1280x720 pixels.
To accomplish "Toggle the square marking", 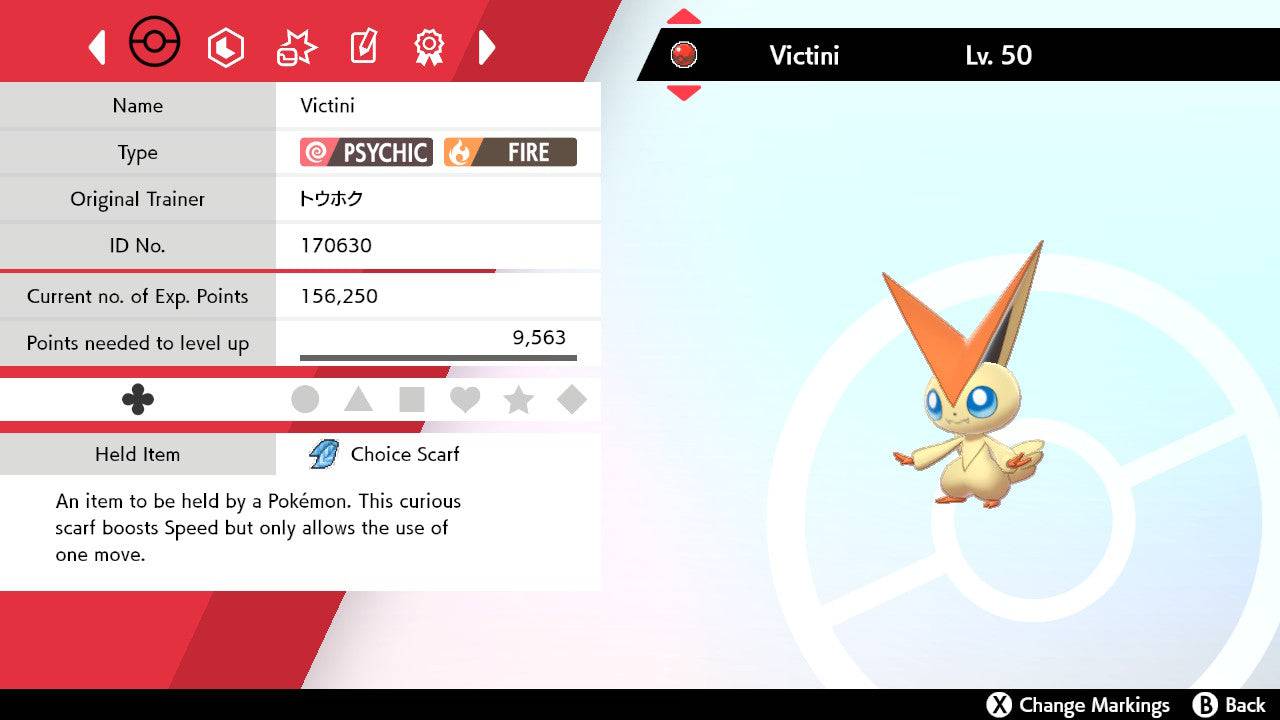I will coord(412,400).
